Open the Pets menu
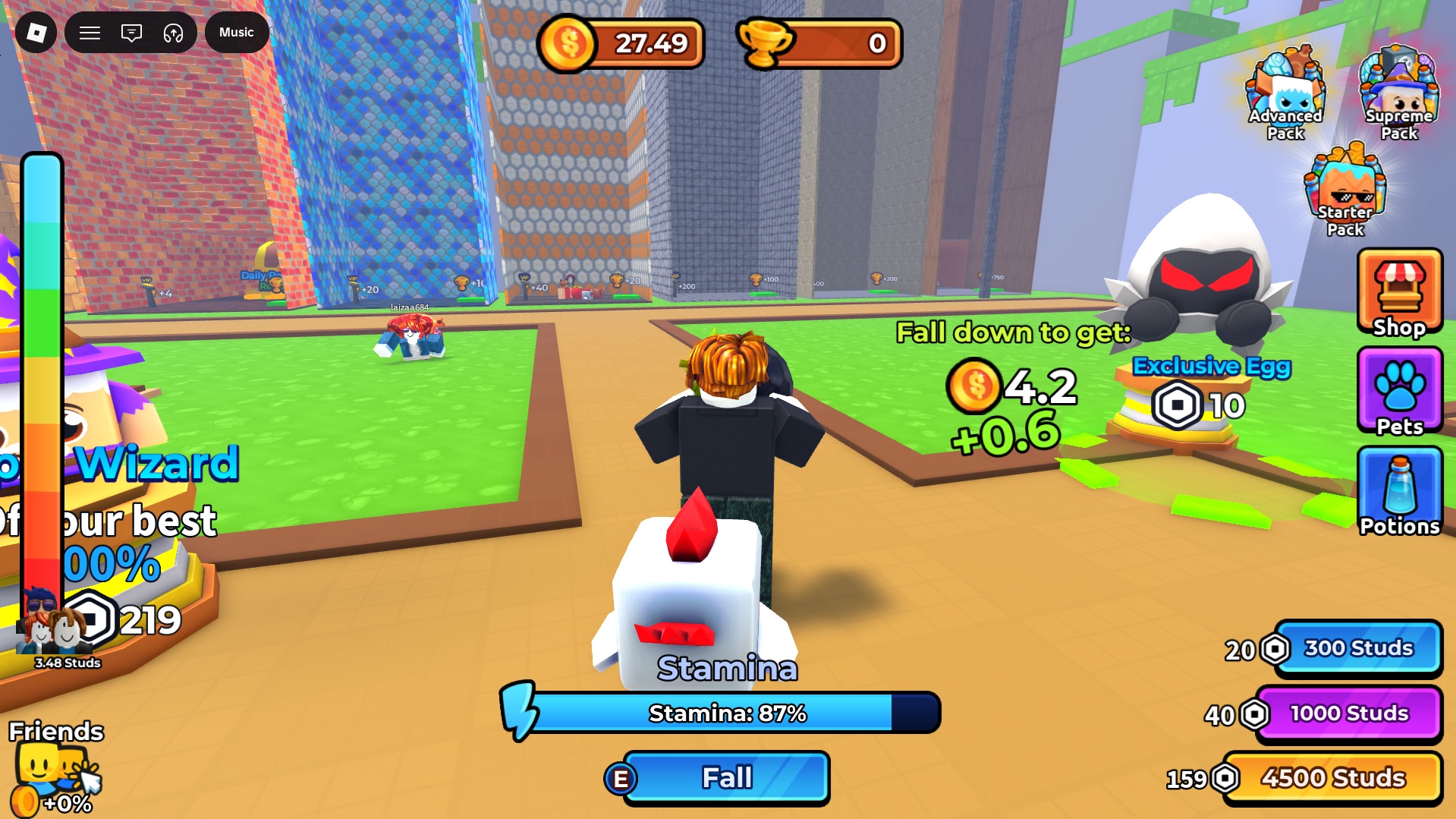Viewport: 1456px width, 819px height. pos(1399,392)
